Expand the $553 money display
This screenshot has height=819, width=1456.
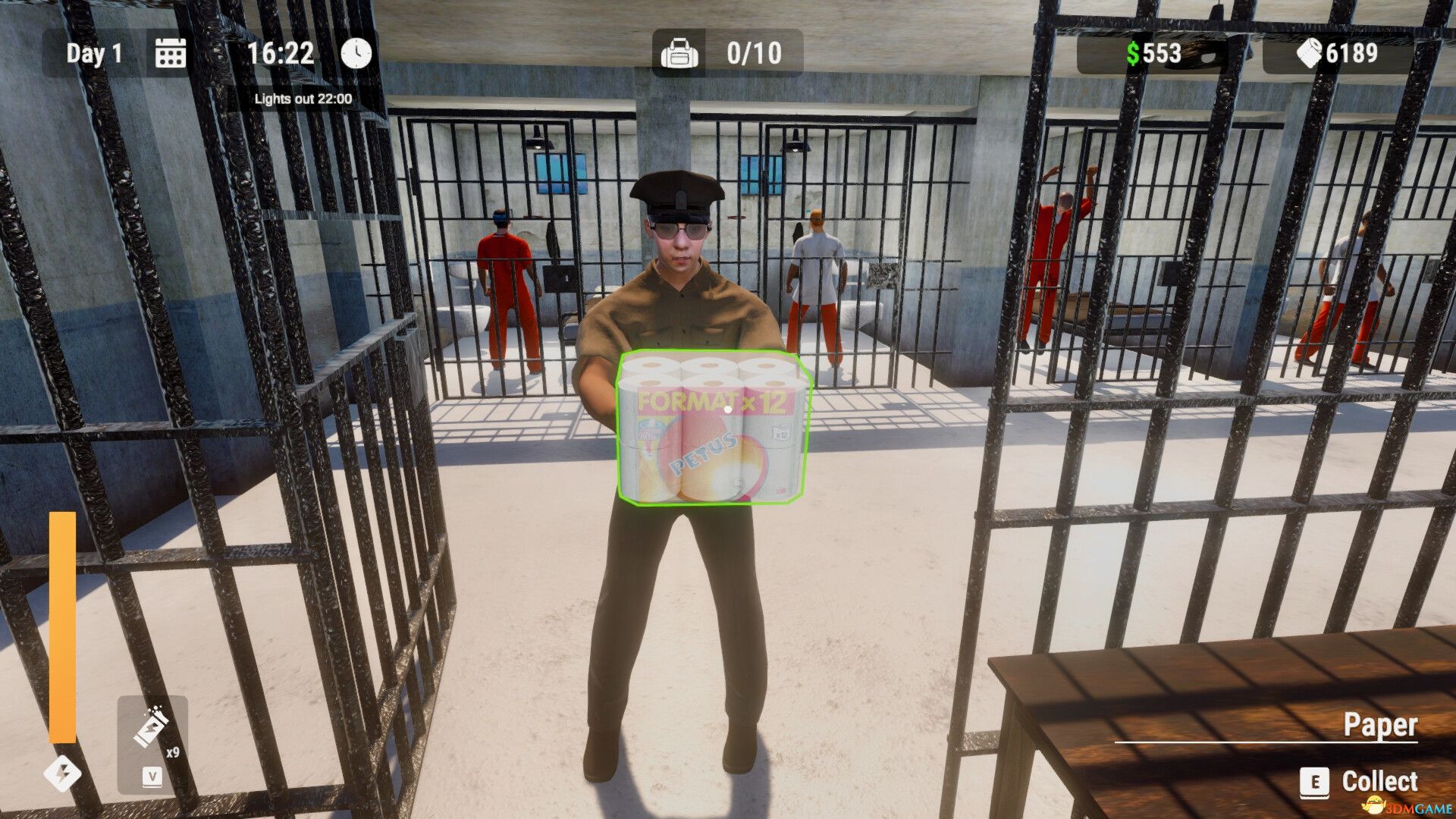[1155, 53]
